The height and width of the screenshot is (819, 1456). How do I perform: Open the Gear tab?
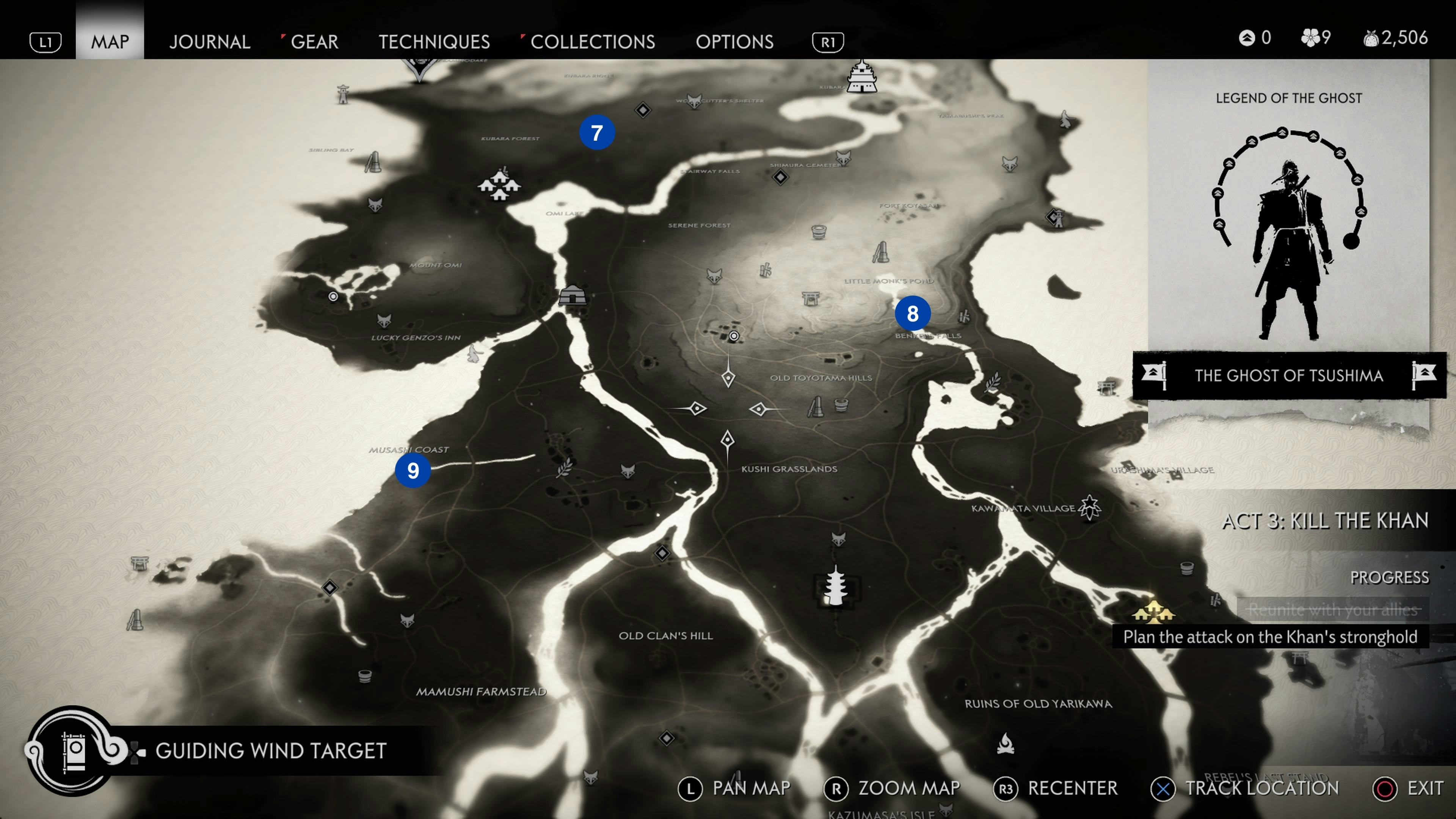point(314,42)
